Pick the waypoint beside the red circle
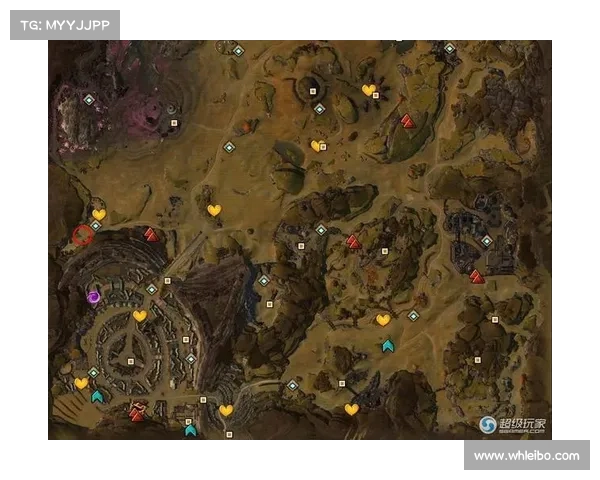The height and width of the screenshot is (480, 600). [96, 226]
